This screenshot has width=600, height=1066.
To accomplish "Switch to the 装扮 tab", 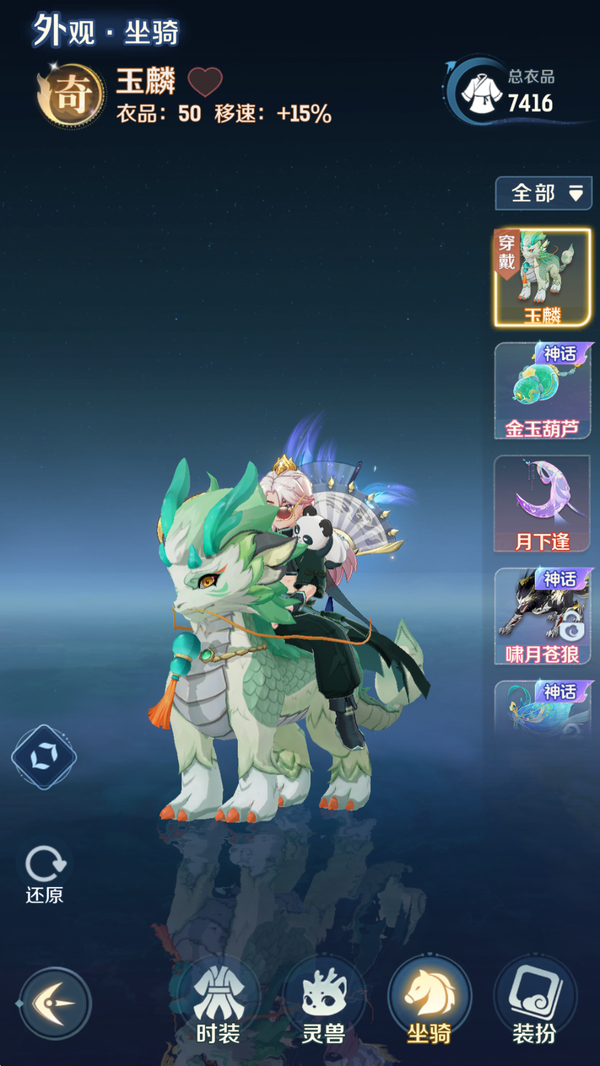I will tap(534, 1002).
